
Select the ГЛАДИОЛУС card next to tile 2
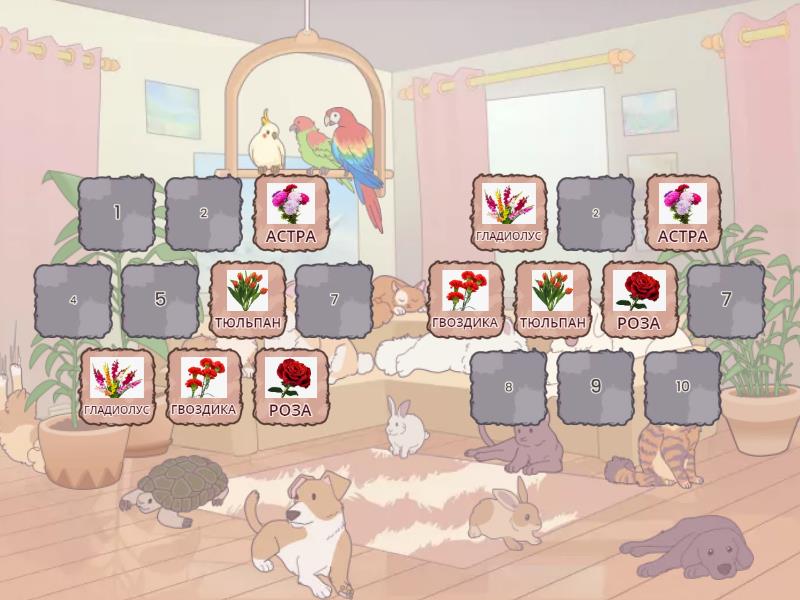pyautogui.click(x=509, y=212)
